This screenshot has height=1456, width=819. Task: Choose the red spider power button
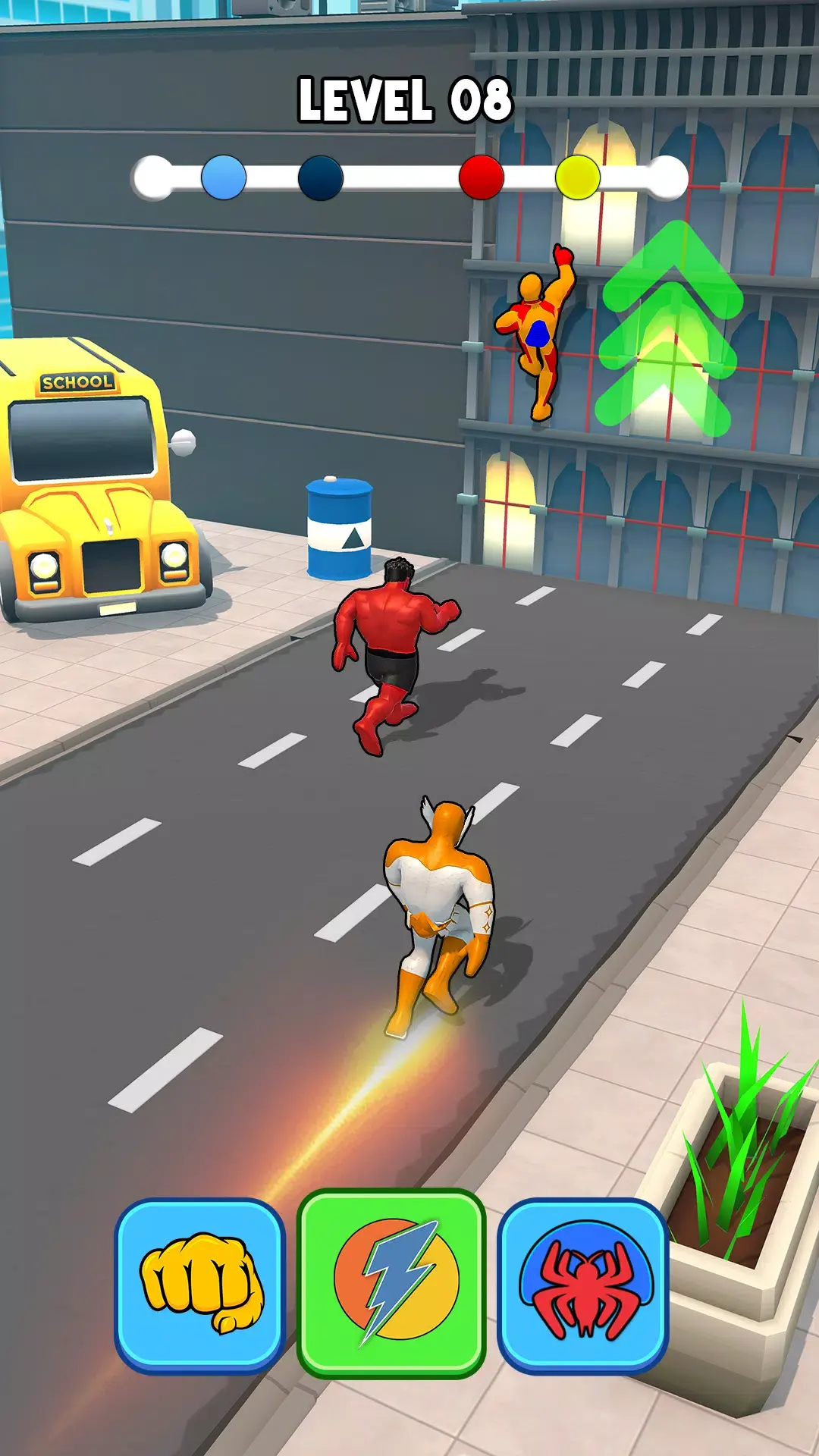(582, 1285)
